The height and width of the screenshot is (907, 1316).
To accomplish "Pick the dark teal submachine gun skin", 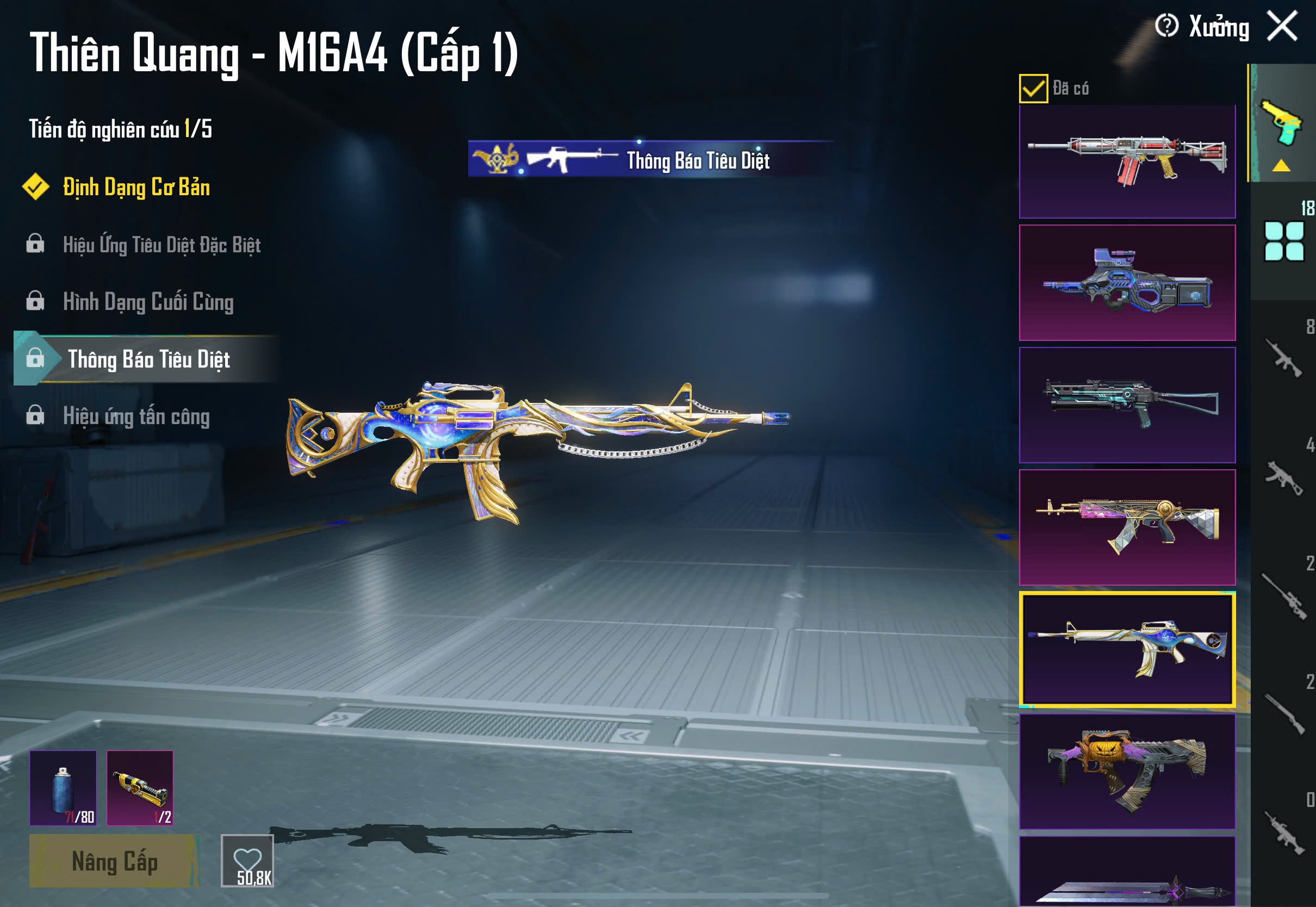I will (1127, 405).
